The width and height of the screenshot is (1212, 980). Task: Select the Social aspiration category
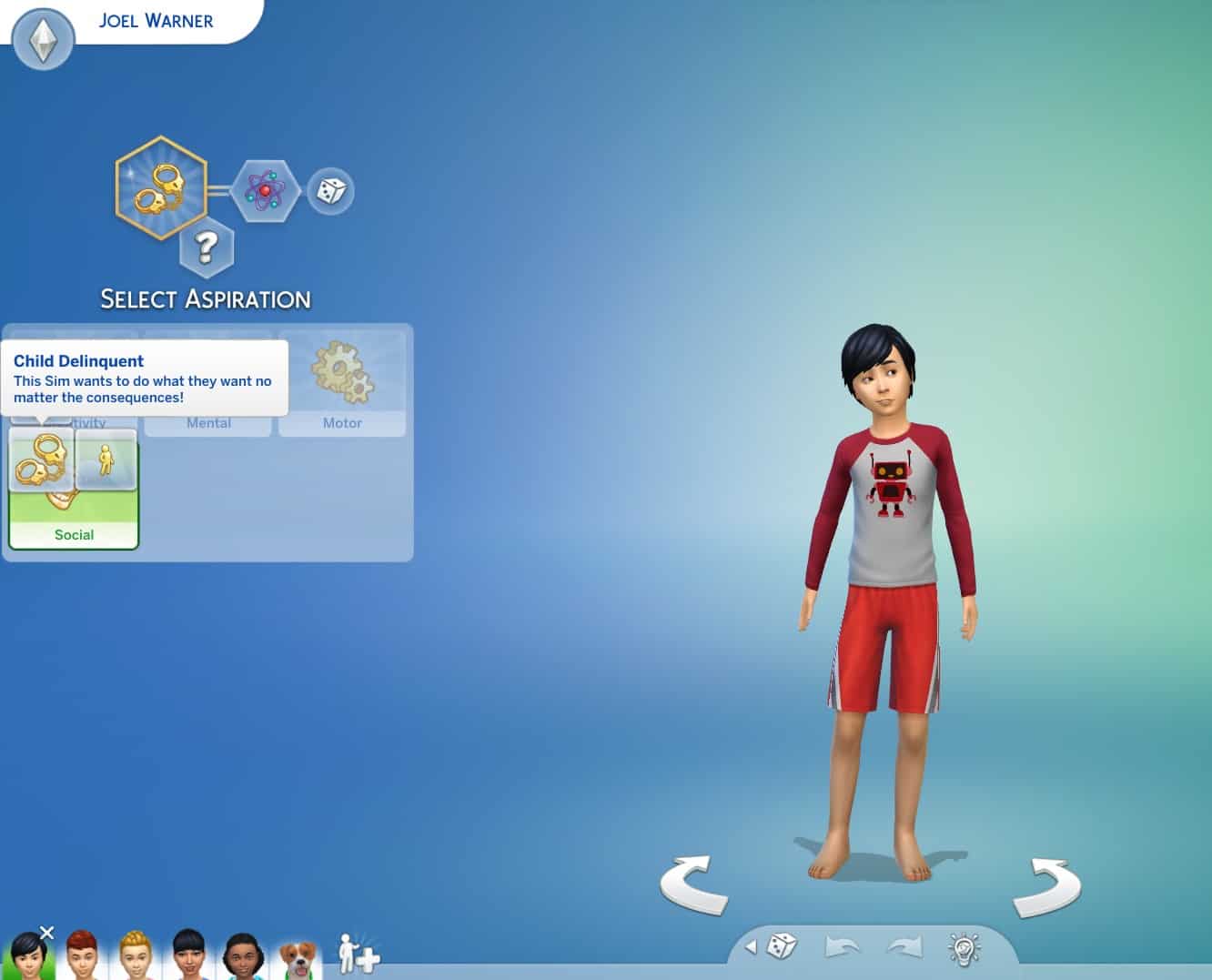(74, 534)
